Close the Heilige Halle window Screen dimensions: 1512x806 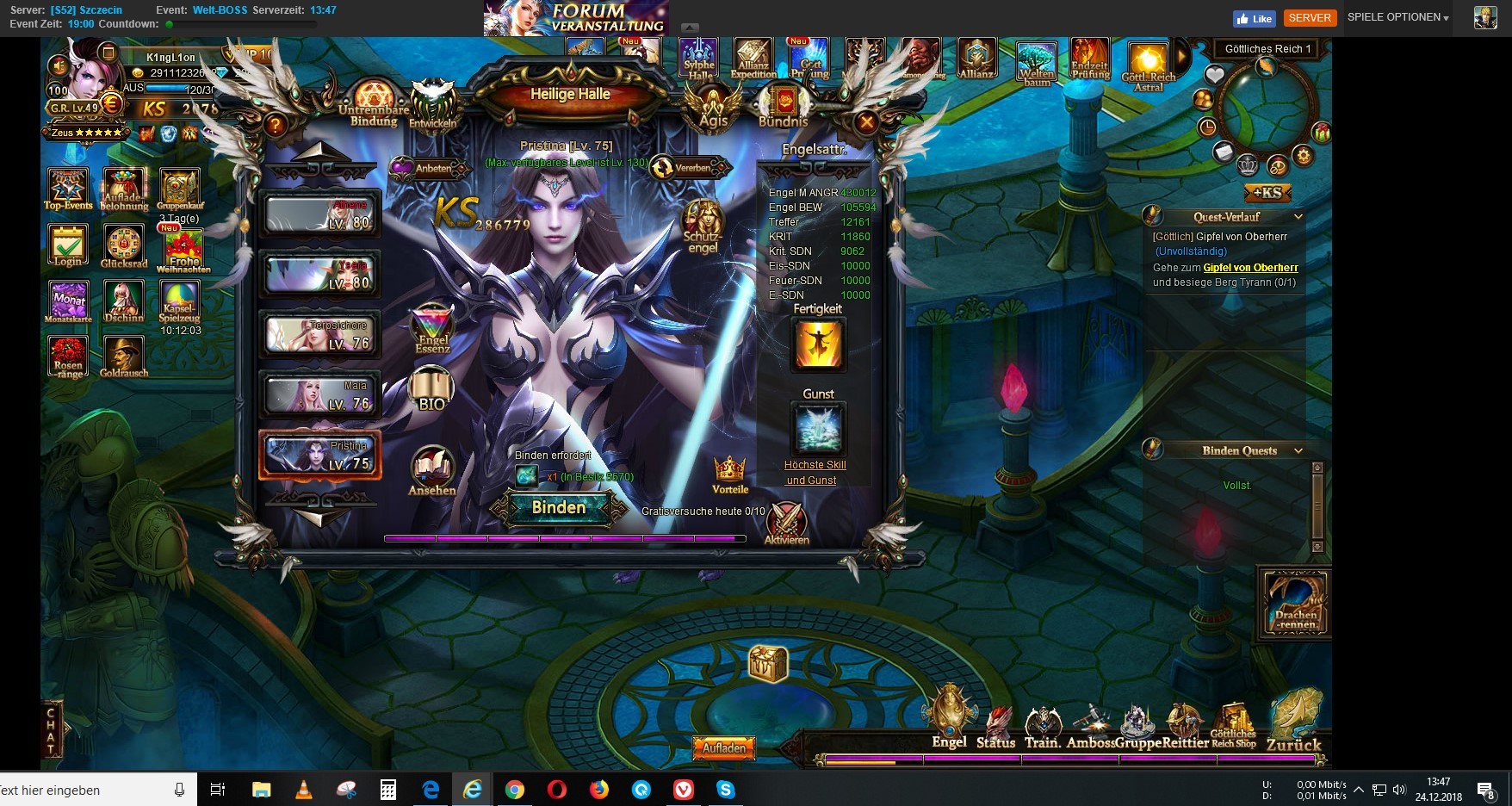[x=866, y=123]
